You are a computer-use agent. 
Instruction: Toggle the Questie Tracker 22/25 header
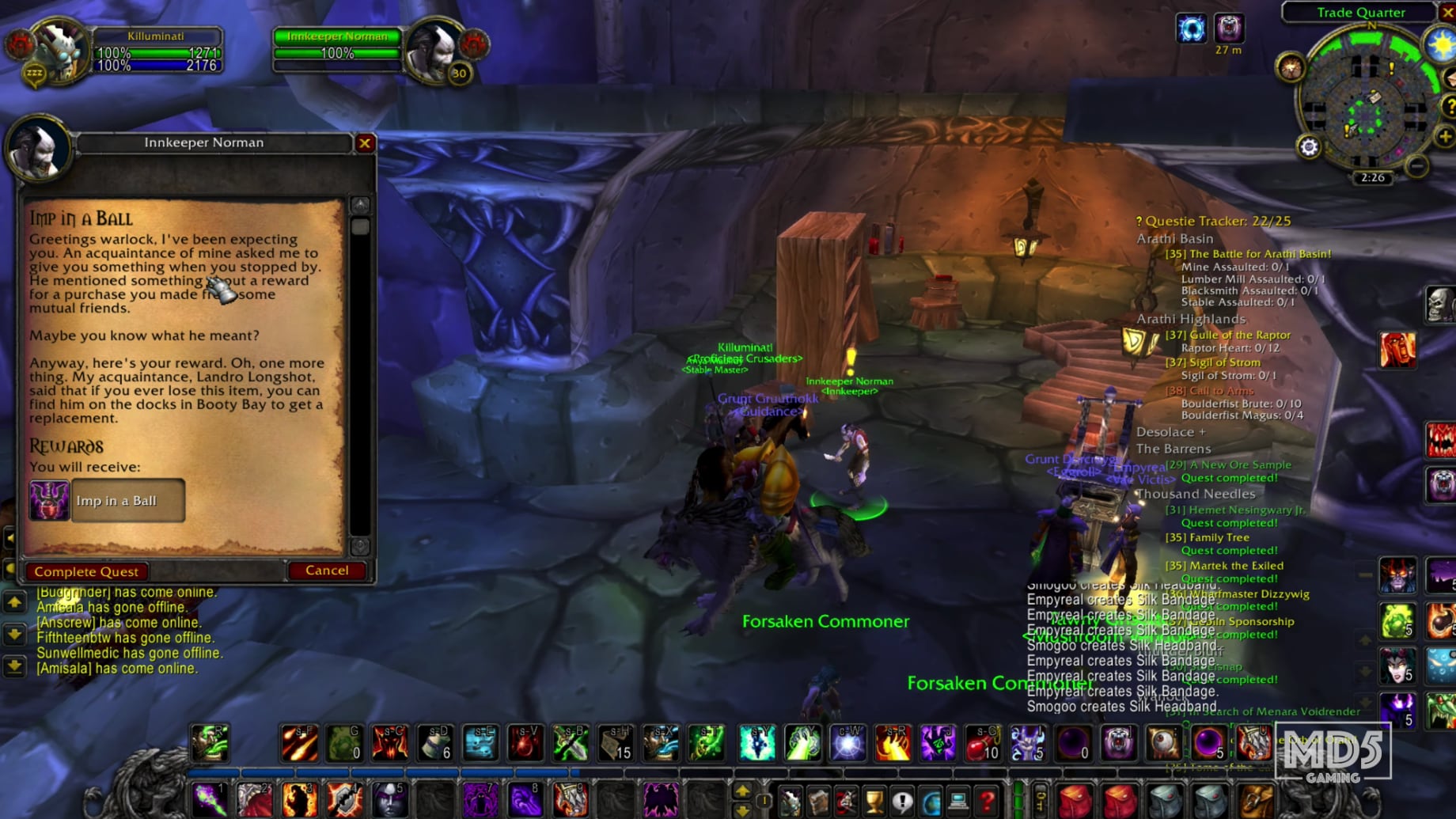(x=1212, y=221)
